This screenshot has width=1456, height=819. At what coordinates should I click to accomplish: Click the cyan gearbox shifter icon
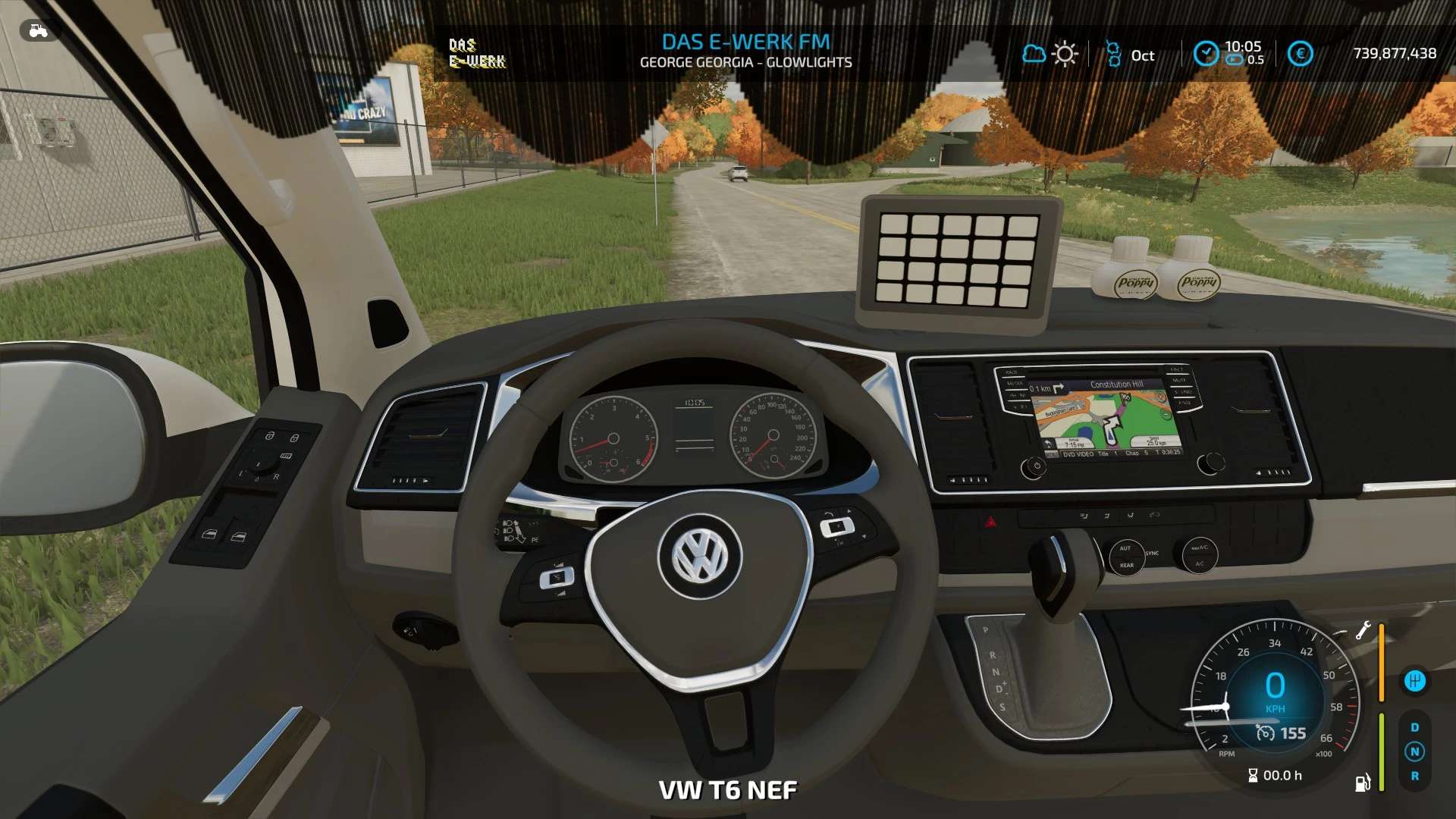[x=1414, y=681]
